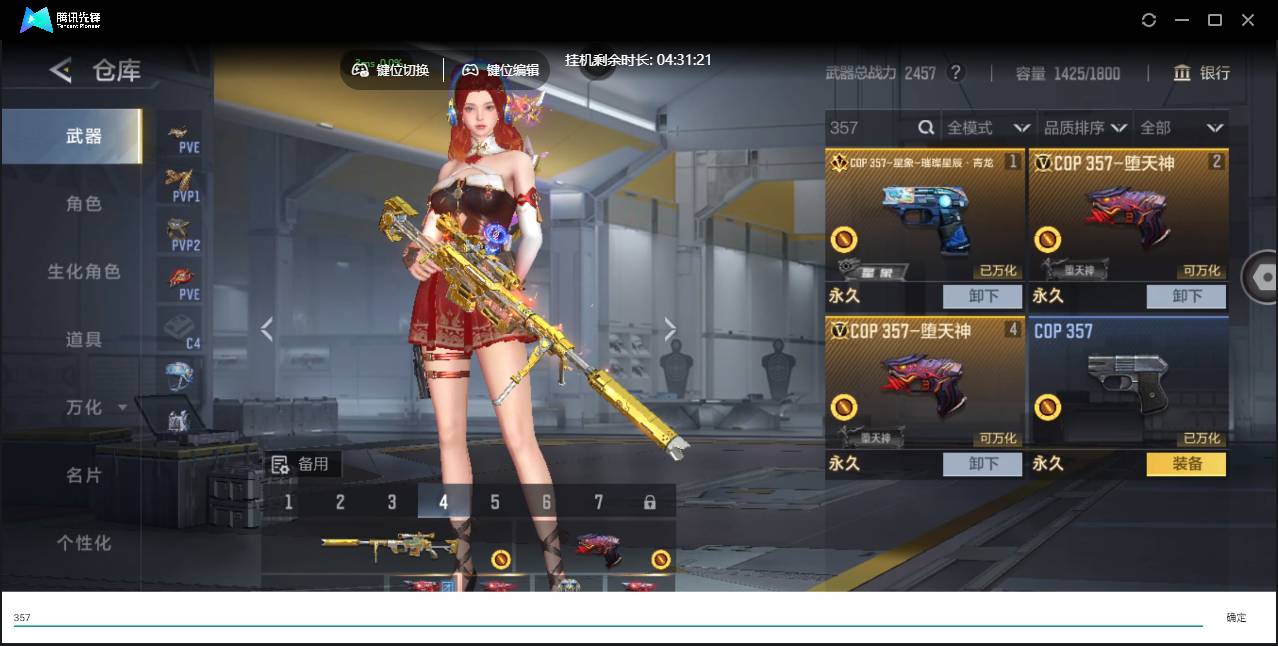Screen dimensions: 1278x646
Task: Click the 键位切换 key mapping button
Action: (x=391, y=70)
